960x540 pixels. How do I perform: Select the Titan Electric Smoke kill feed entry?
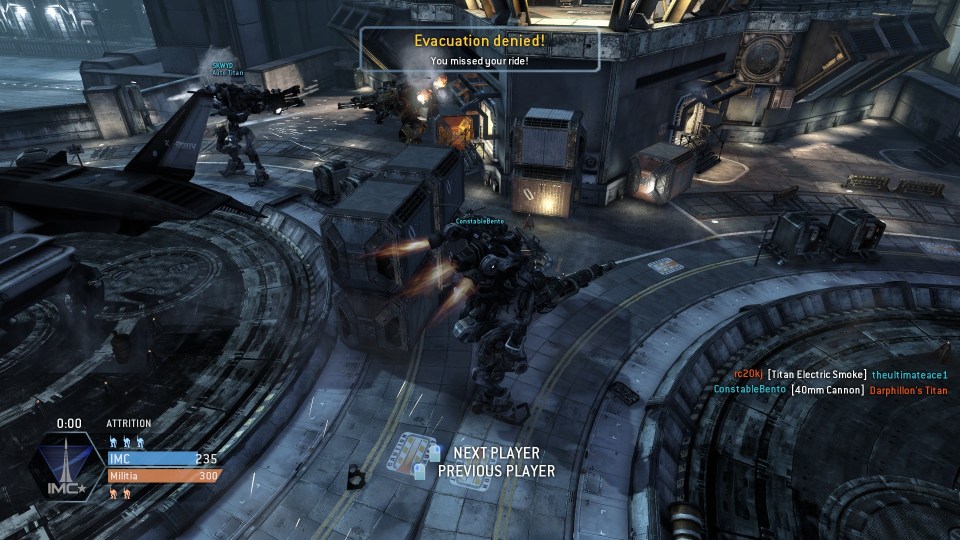pyautogui.click(x=817, y=374)
